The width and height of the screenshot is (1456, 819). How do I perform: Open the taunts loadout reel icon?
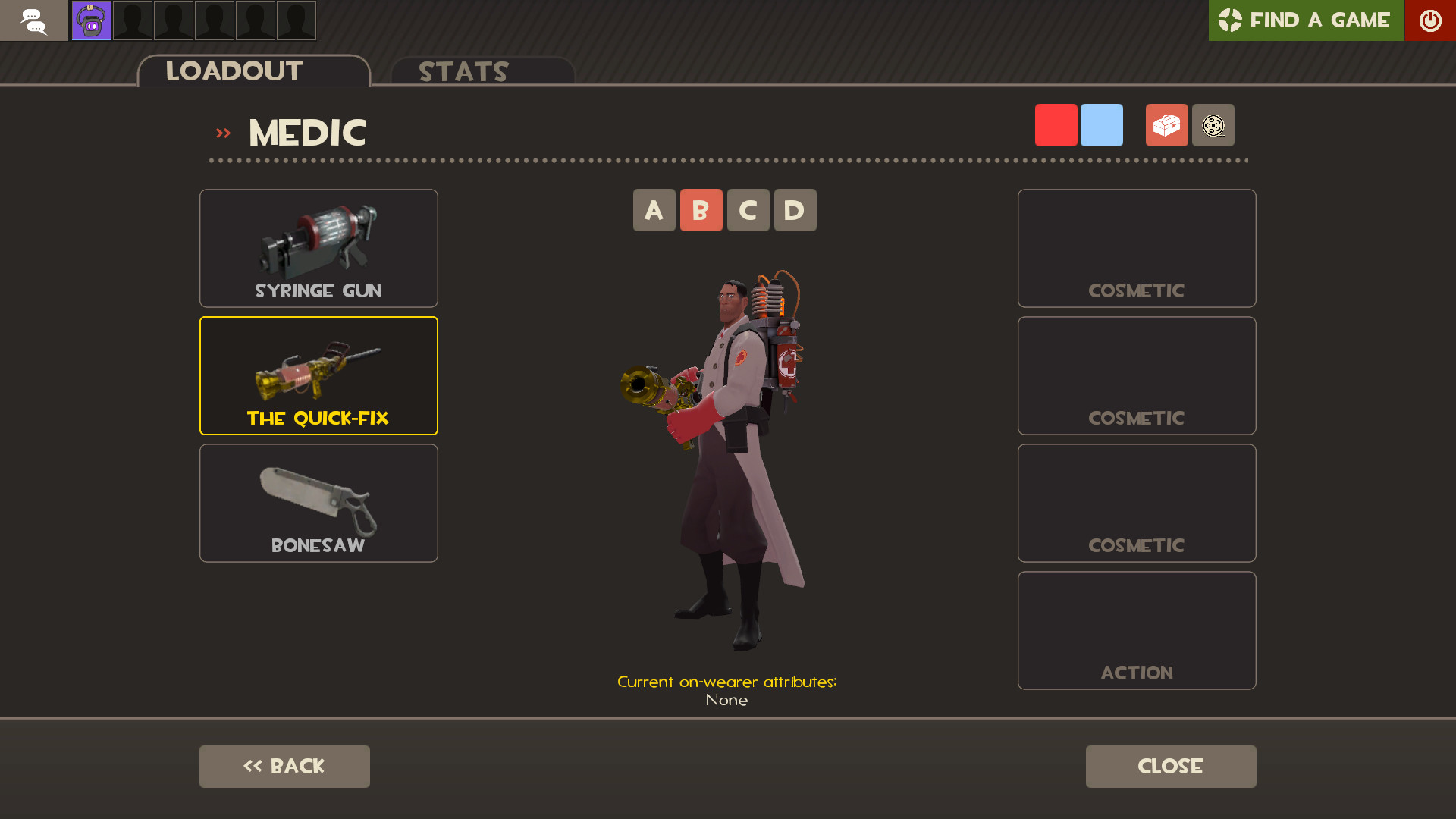[1213, 125]
